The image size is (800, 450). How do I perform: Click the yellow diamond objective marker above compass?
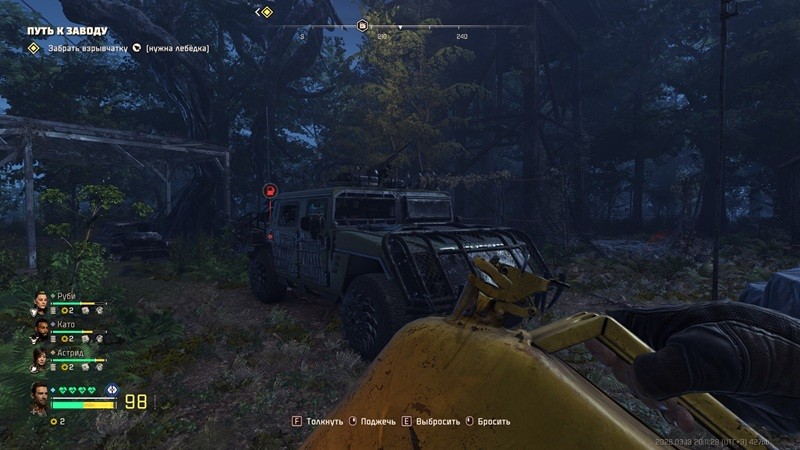[x=265, y=12]
